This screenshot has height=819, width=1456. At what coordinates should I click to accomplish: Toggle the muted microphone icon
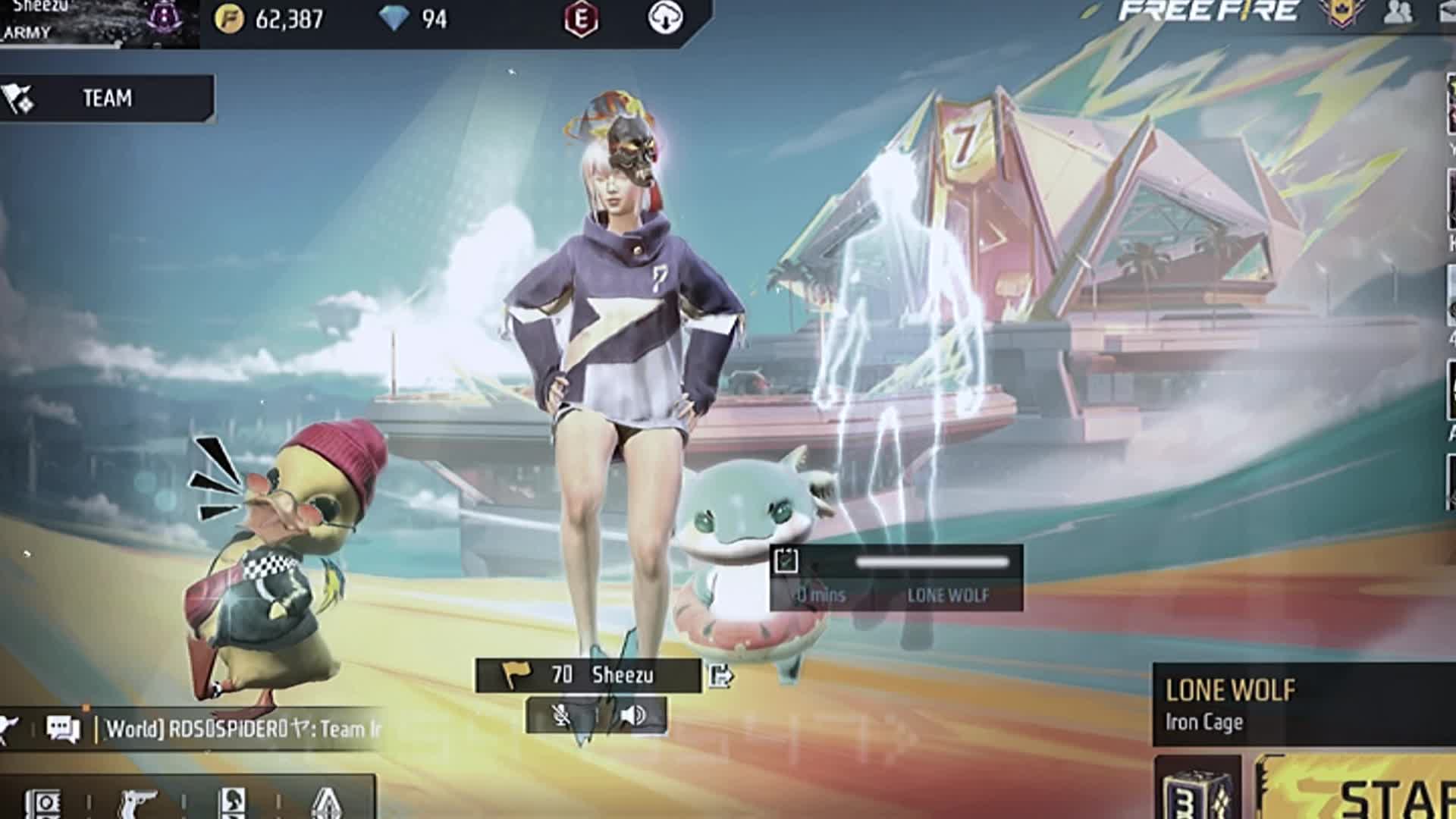point(562,715)
